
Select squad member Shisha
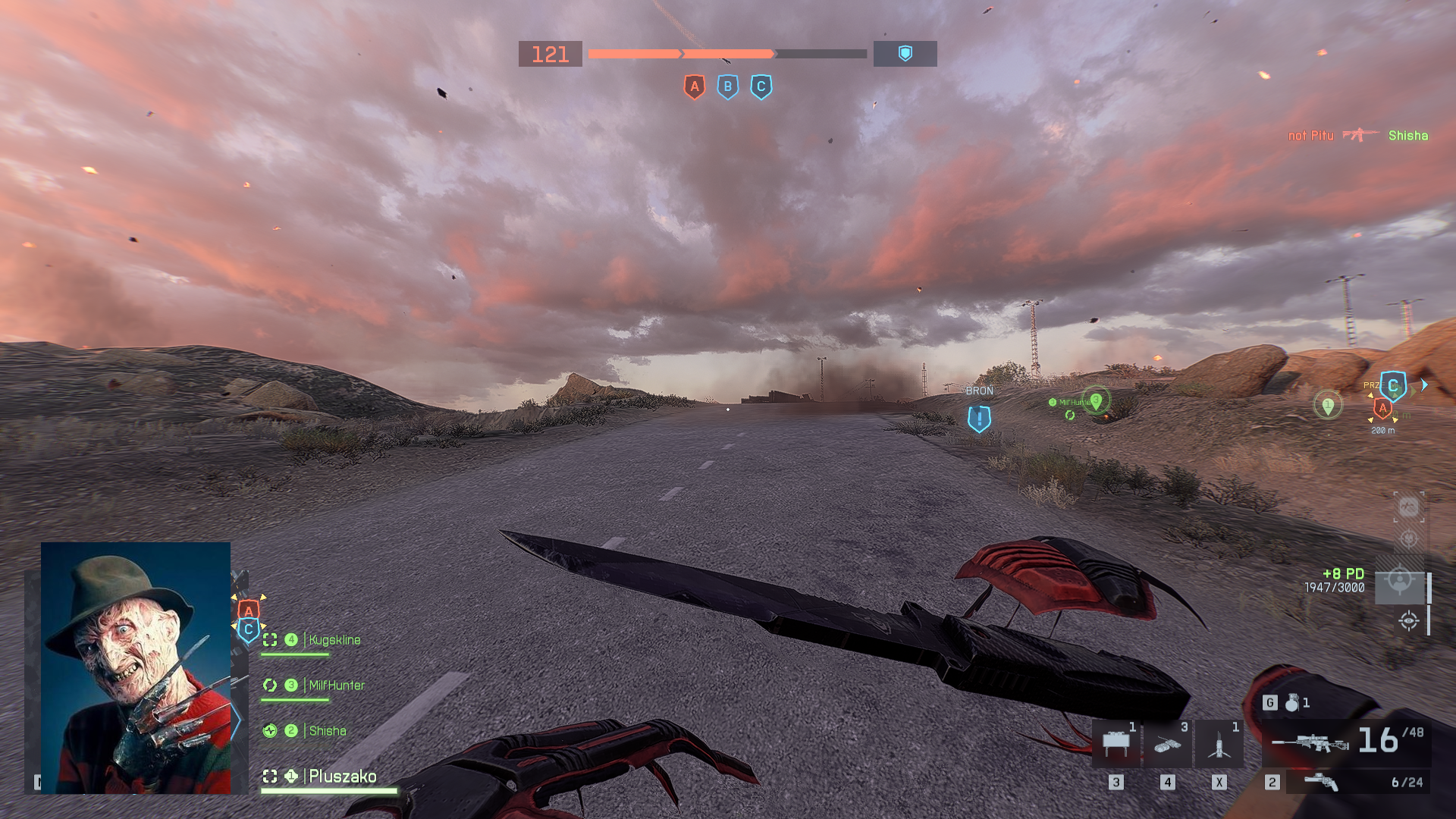tap(327, 731)
